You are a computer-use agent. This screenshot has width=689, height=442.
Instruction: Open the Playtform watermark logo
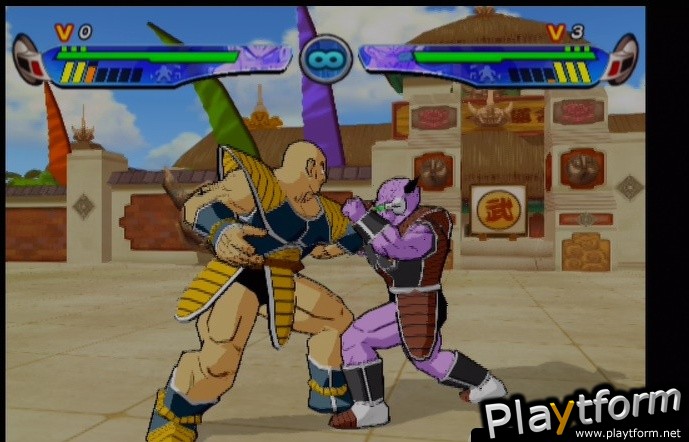pyautogui.click(x=581, y=411)
